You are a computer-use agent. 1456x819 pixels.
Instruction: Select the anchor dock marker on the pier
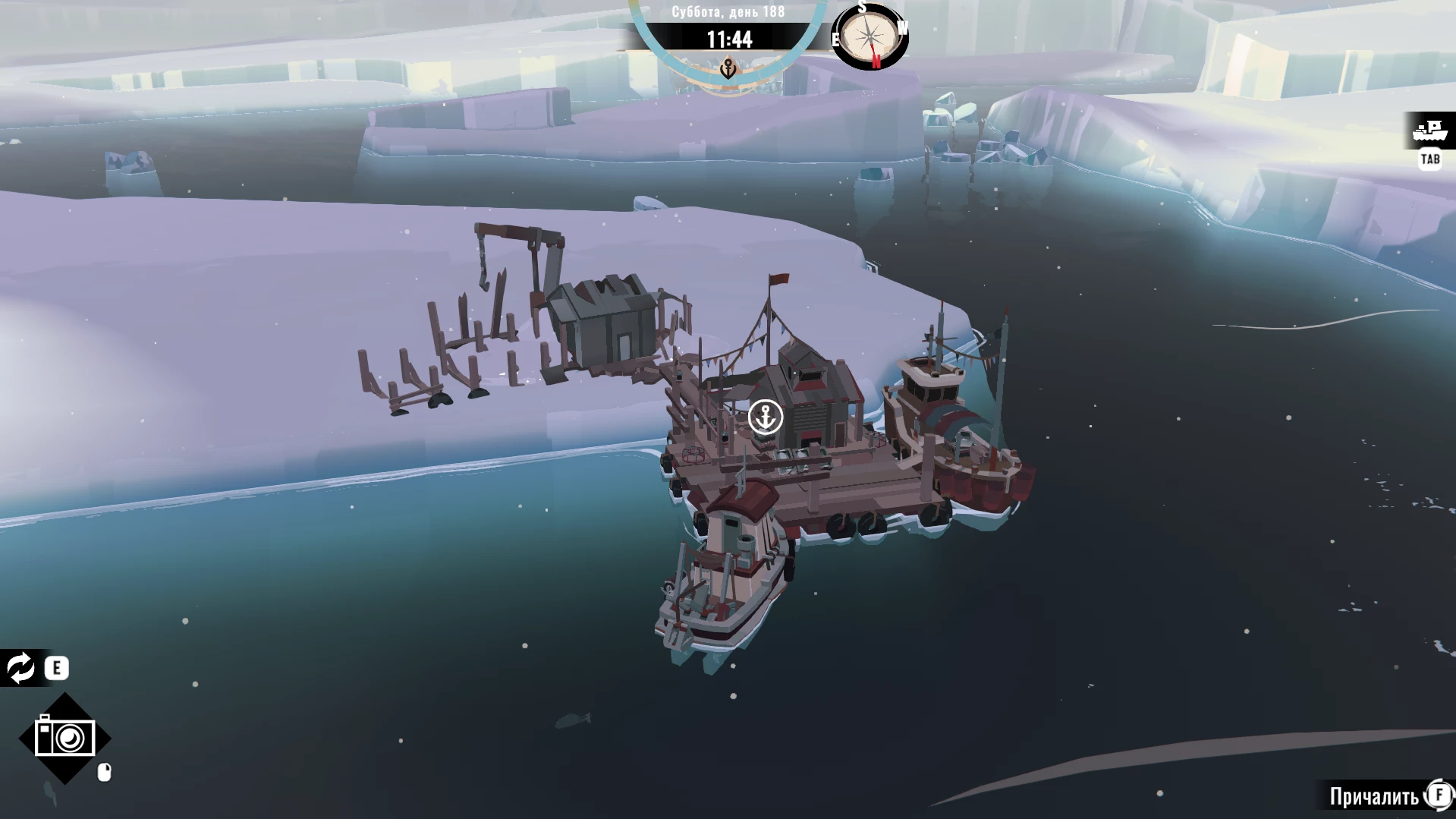click(765, 417)
